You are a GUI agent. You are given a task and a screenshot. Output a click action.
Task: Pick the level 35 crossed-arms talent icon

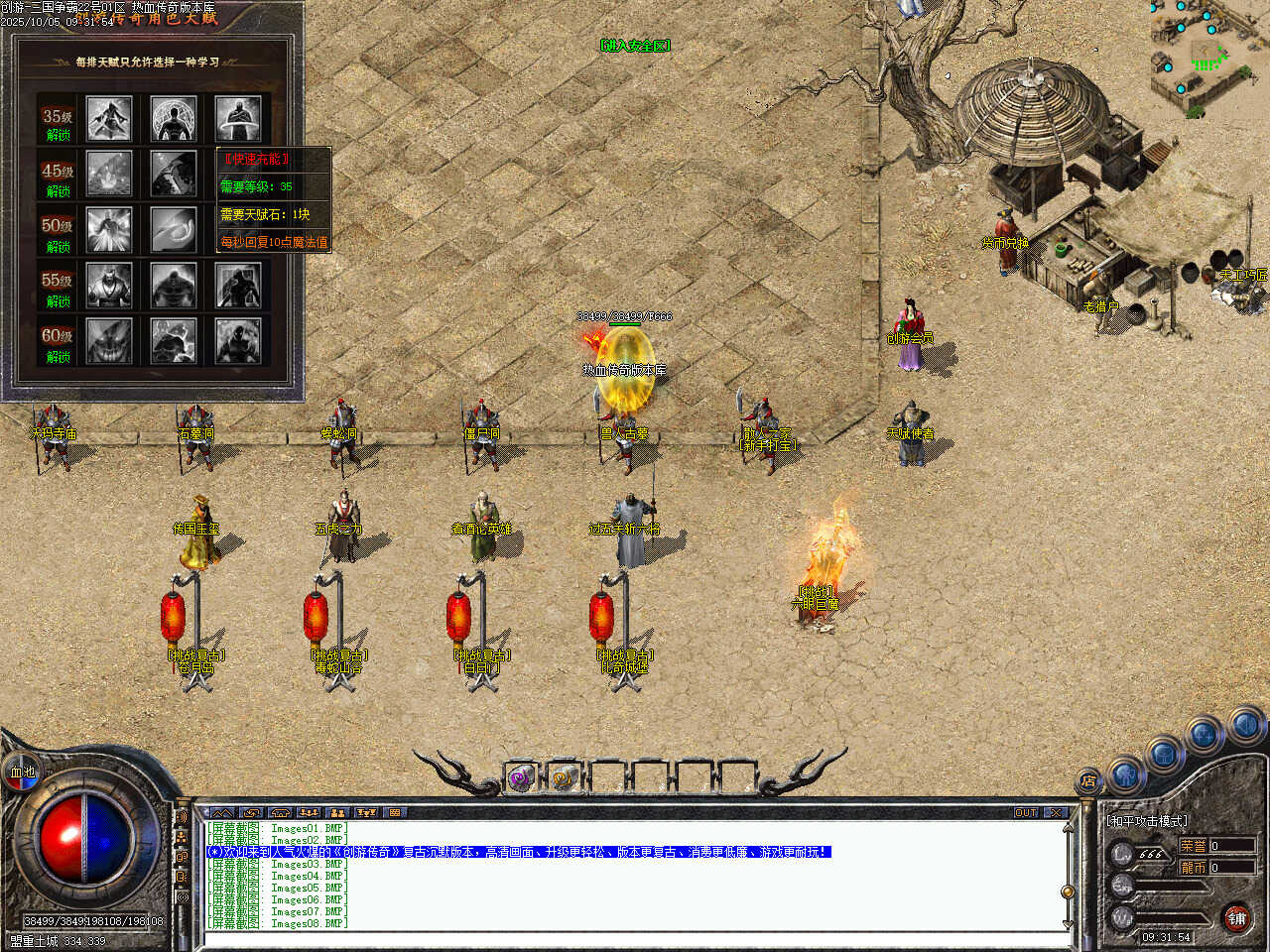coord(238,119)
